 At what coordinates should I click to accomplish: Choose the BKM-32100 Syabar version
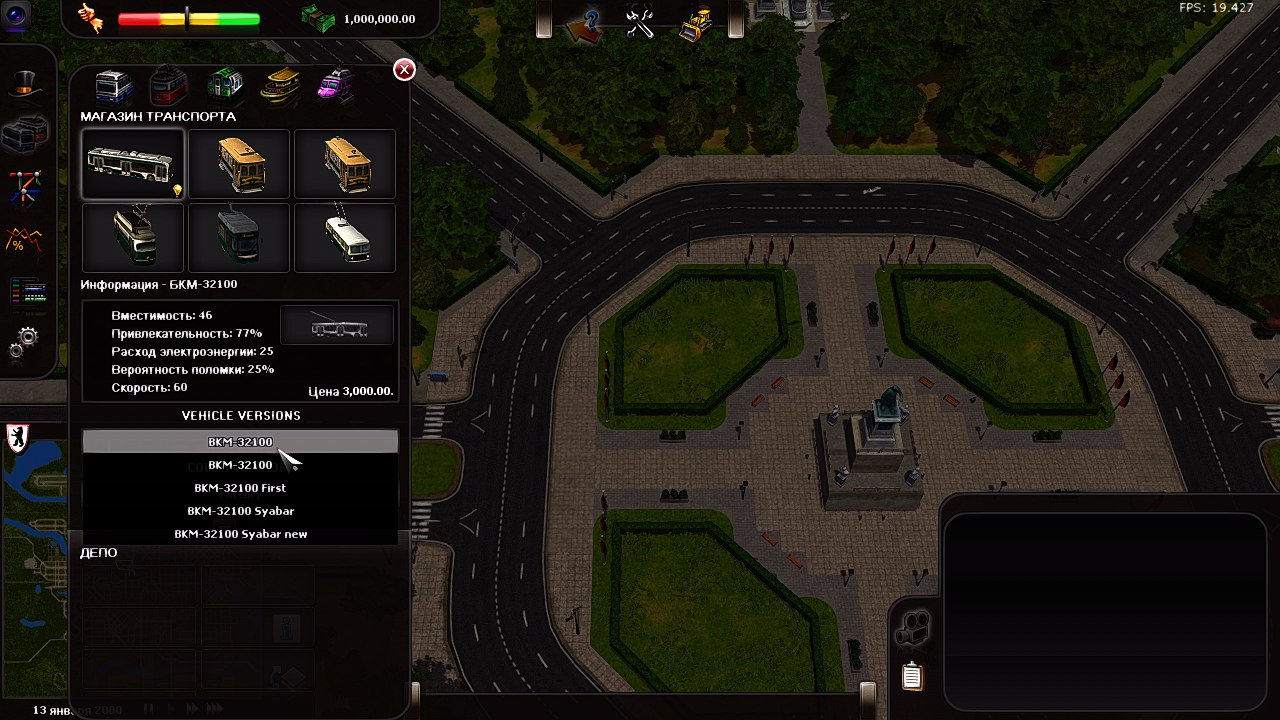tap(240, 511)
